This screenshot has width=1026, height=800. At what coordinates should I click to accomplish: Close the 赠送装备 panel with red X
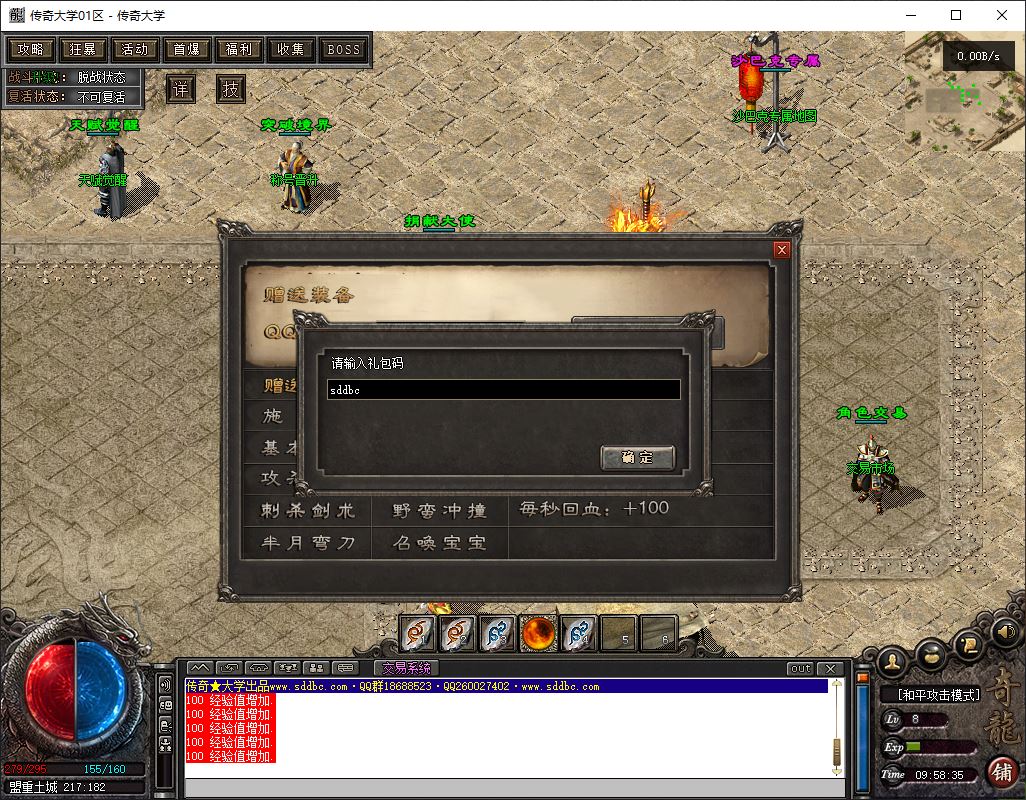(x=782, y=250)
